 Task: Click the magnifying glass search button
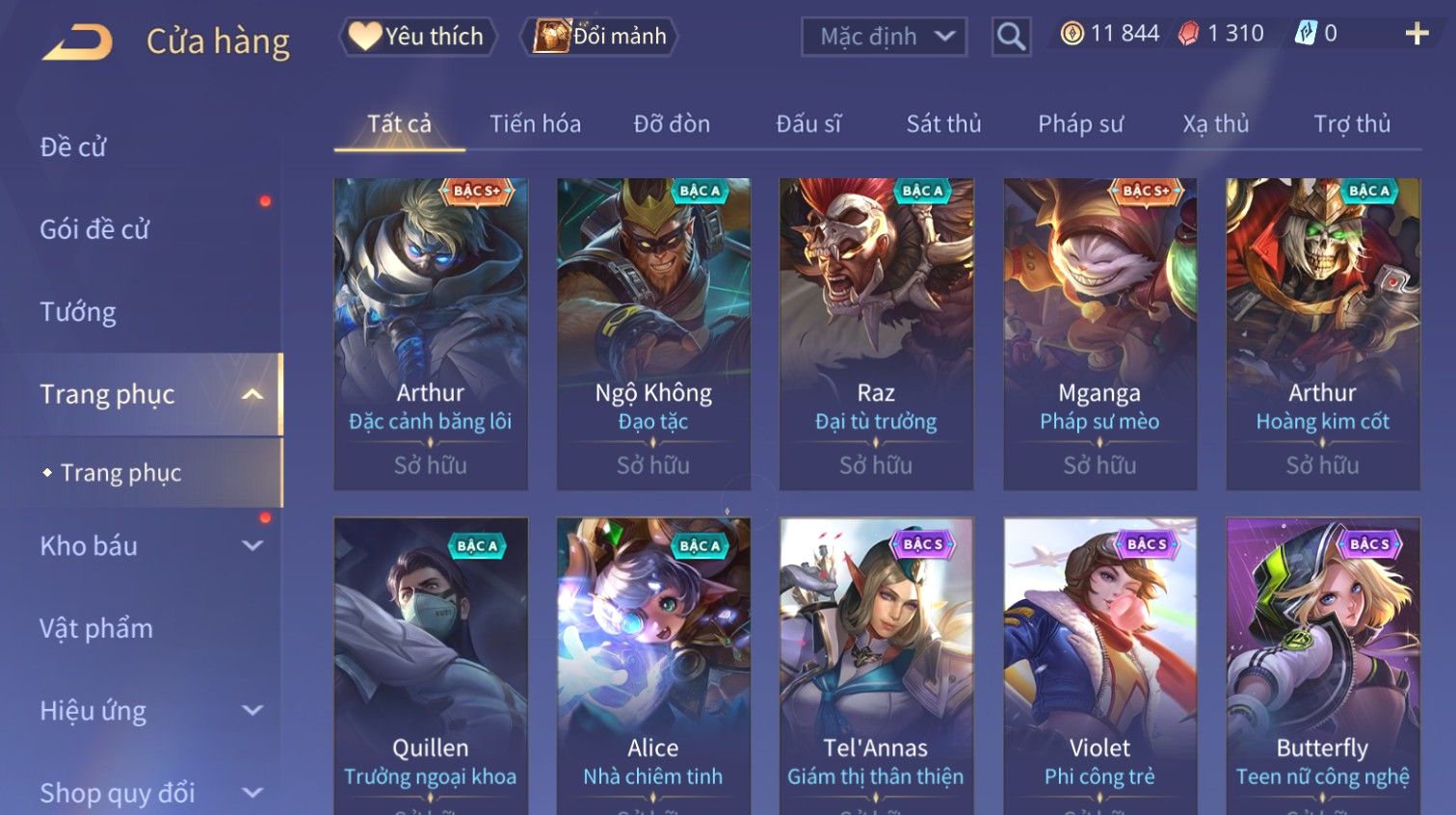pos(1011,37)
